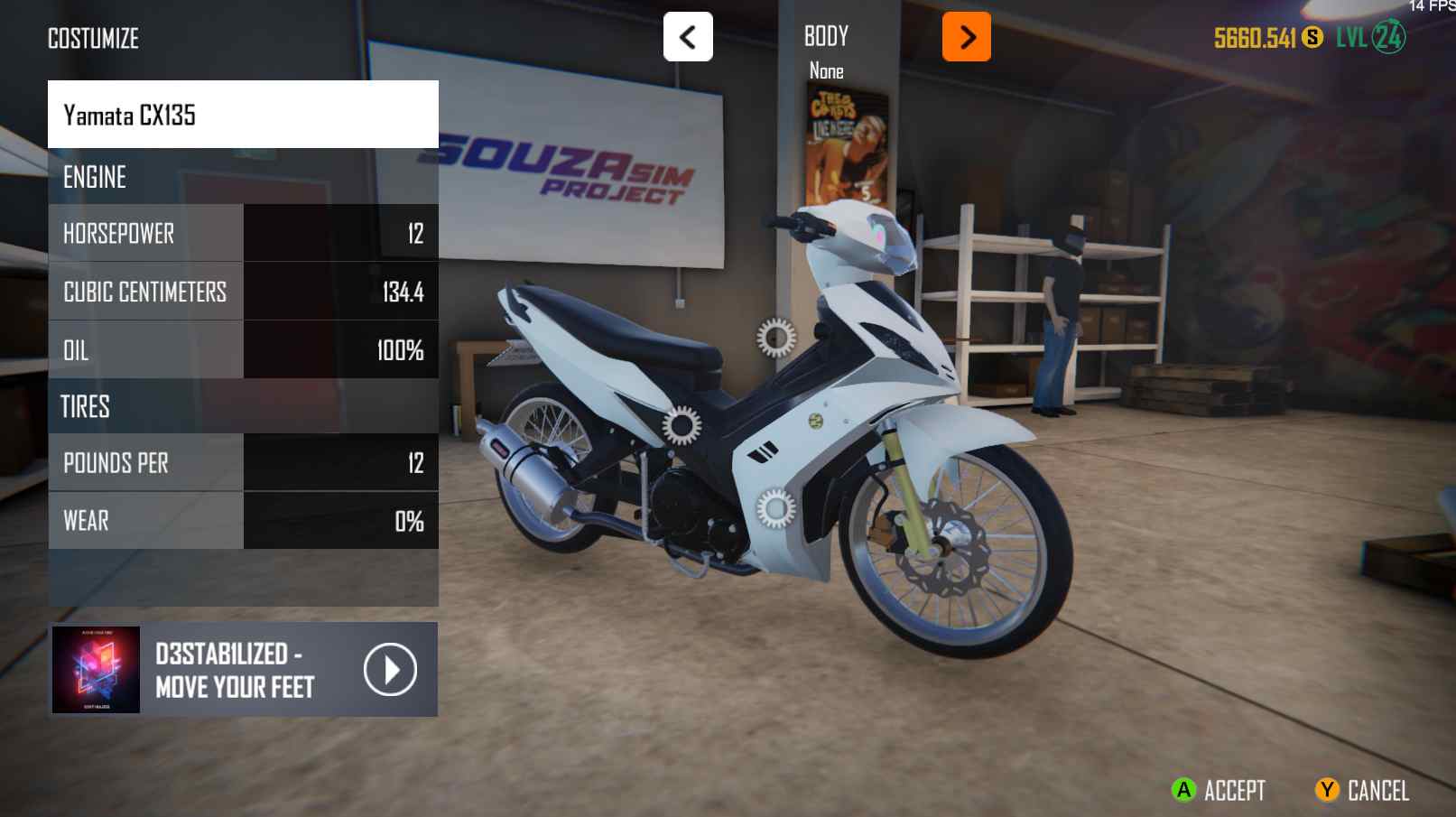
Task: Click the music album art thumbnail
Action: (95, 669)
